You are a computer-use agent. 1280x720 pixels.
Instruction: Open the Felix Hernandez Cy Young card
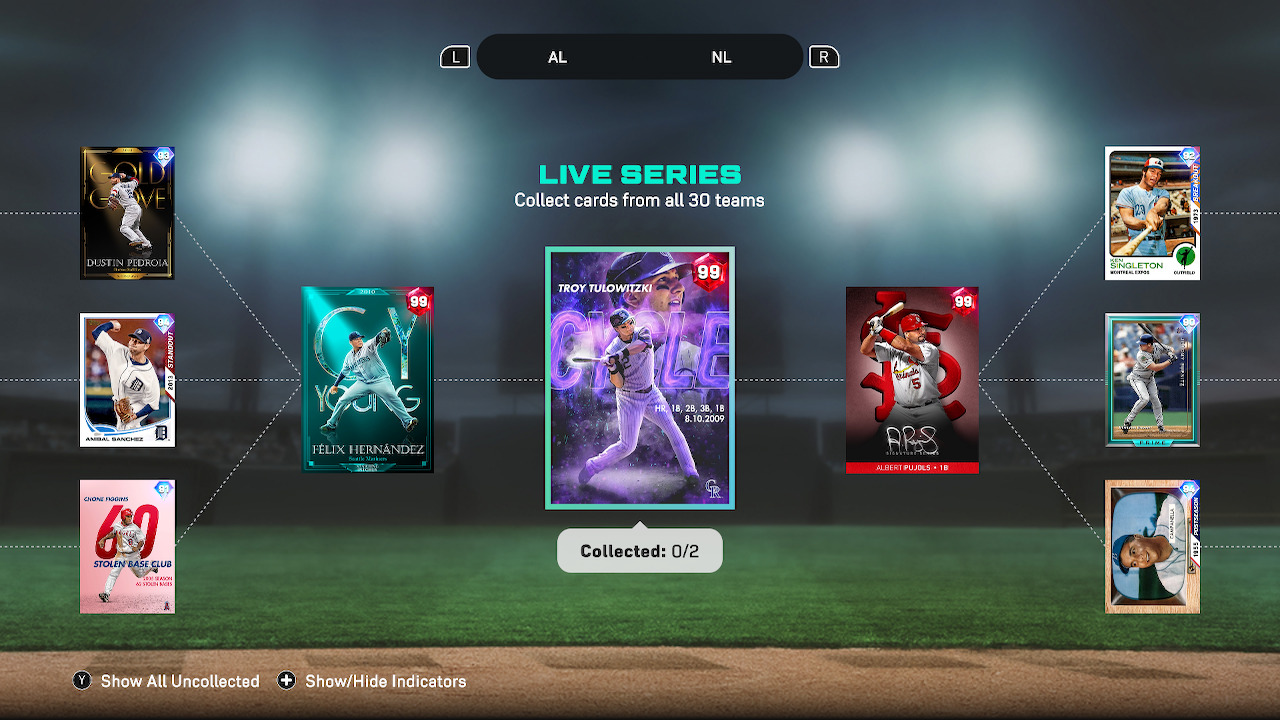tap(367, 380)
